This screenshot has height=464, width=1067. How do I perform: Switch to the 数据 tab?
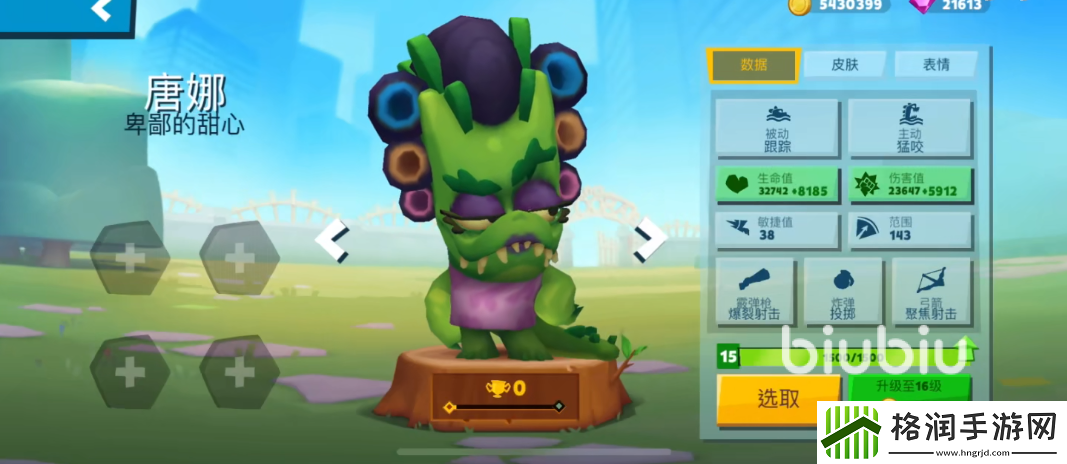[753, 65]
